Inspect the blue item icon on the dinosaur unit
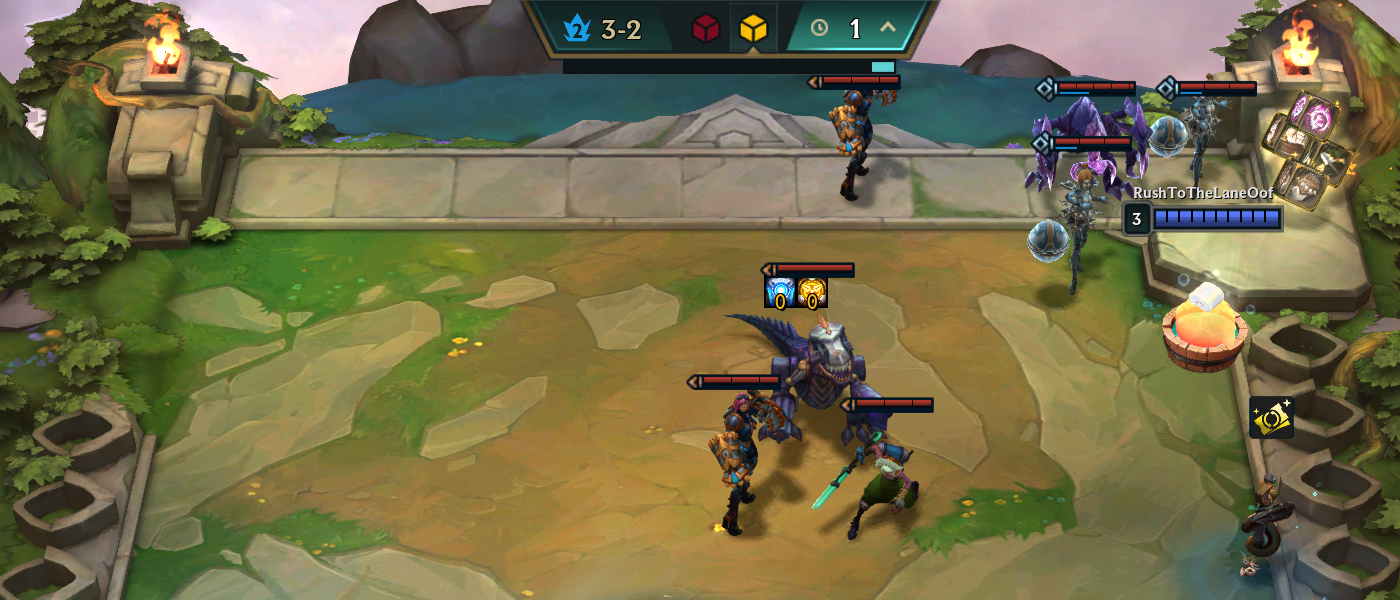The width and height of the screenshot is (1400, 600). point(780,292)
